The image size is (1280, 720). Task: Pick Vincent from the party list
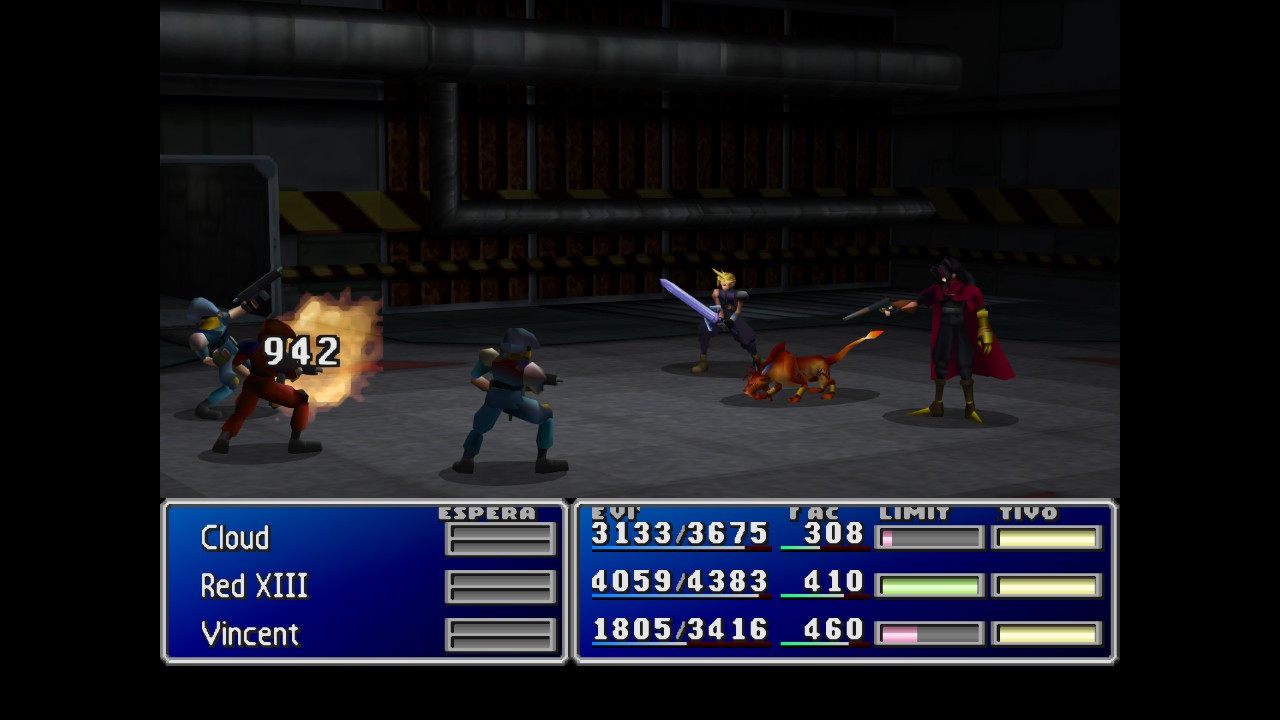250,634
